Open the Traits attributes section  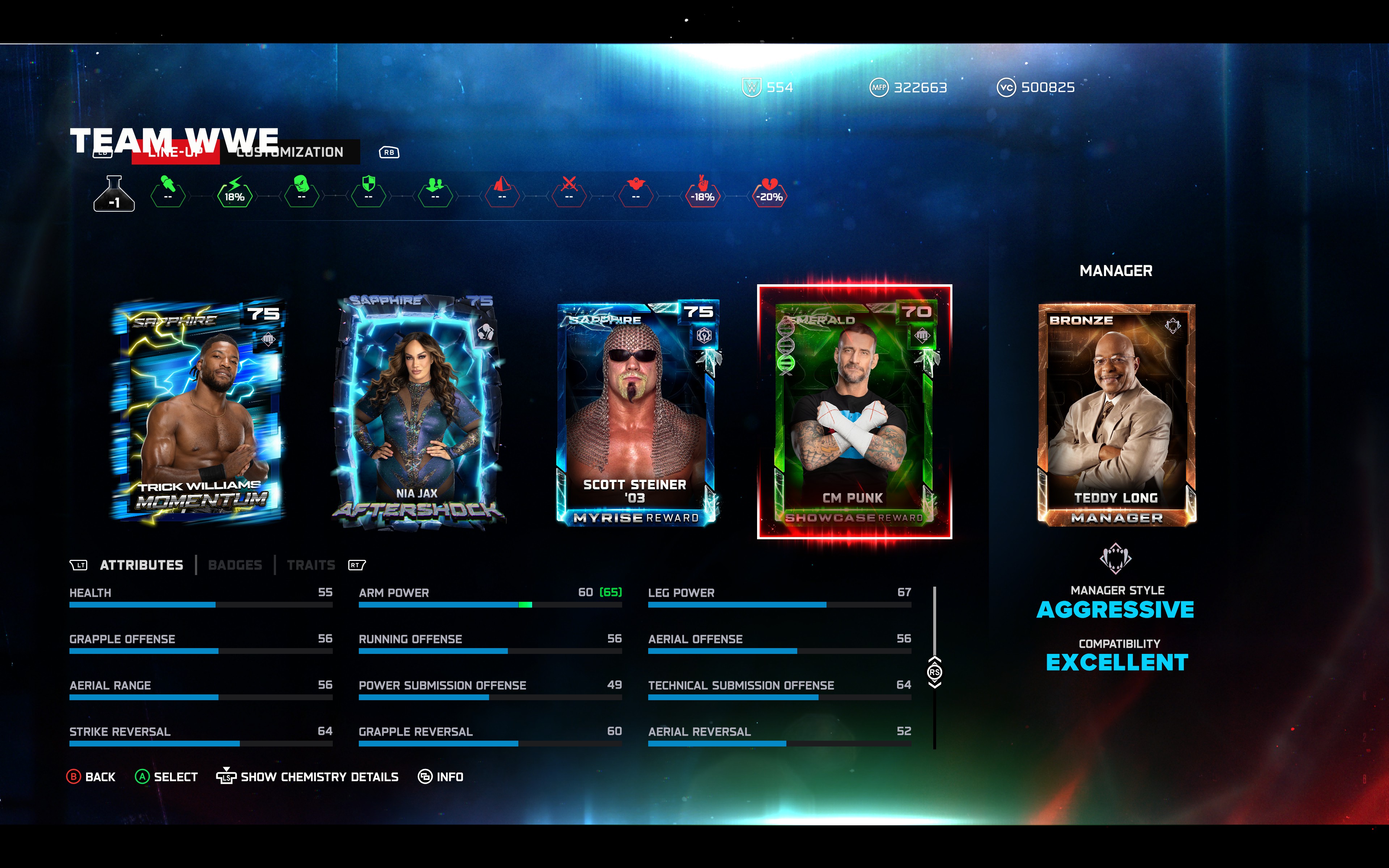tap(312, 564)
